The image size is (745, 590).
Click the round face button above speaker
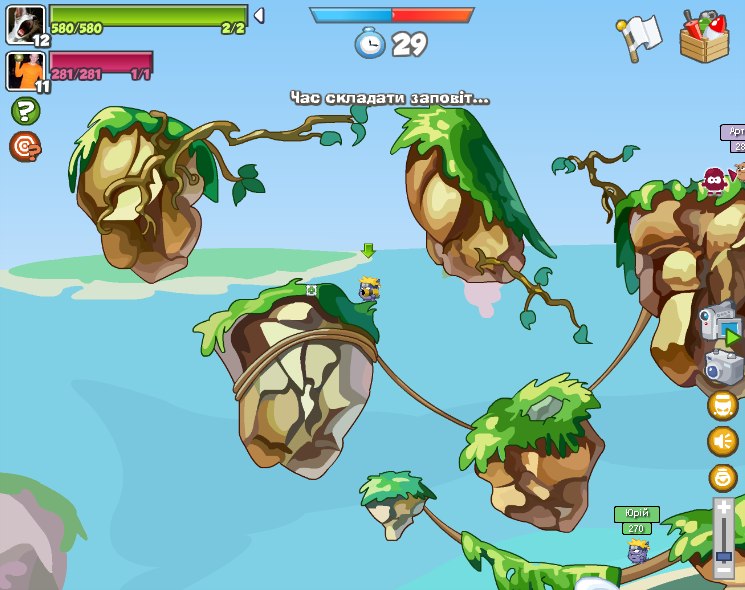723,405
